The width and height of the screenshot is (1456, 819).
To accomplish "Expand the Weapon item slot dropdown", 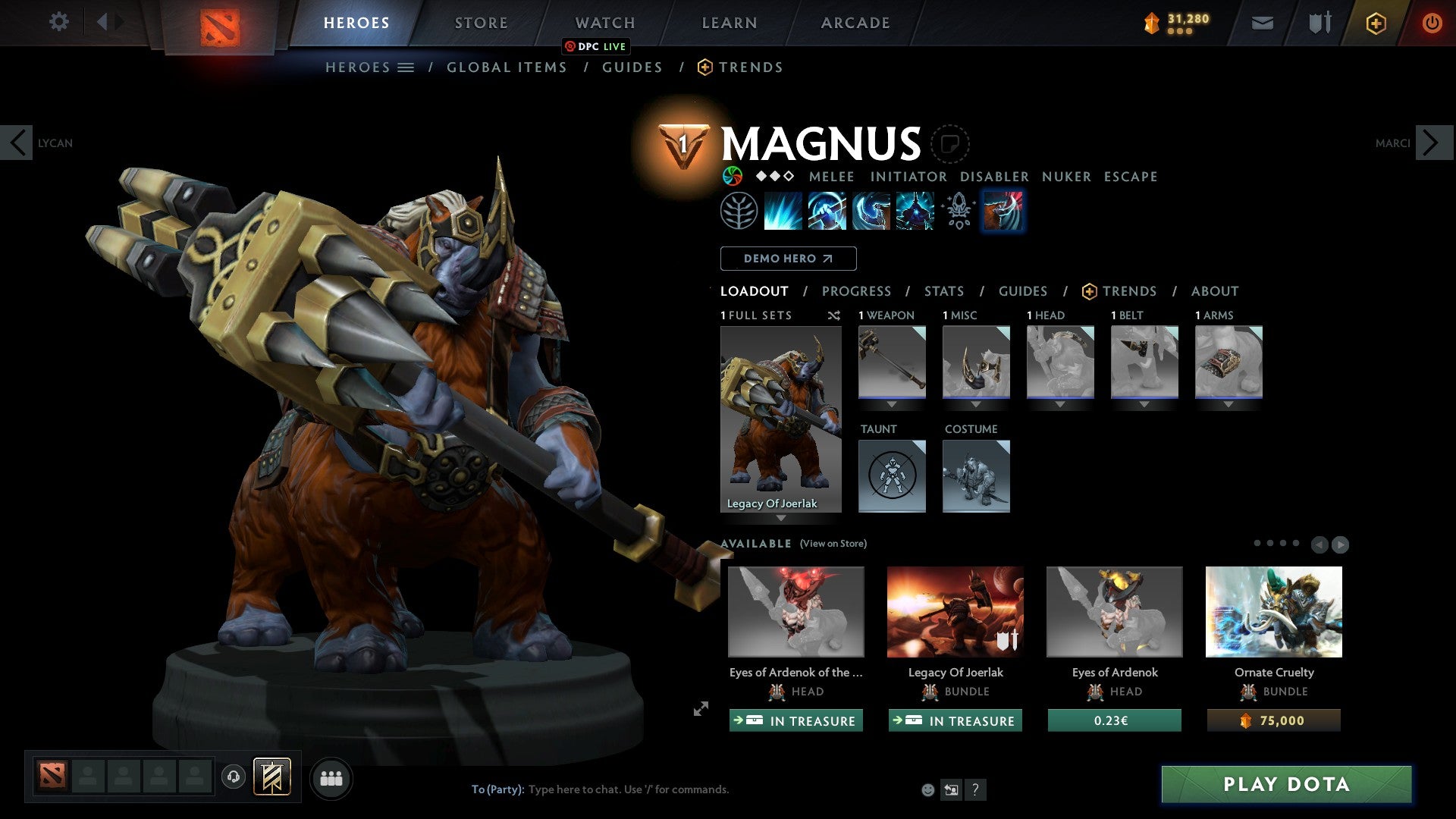I will point(891,404).
